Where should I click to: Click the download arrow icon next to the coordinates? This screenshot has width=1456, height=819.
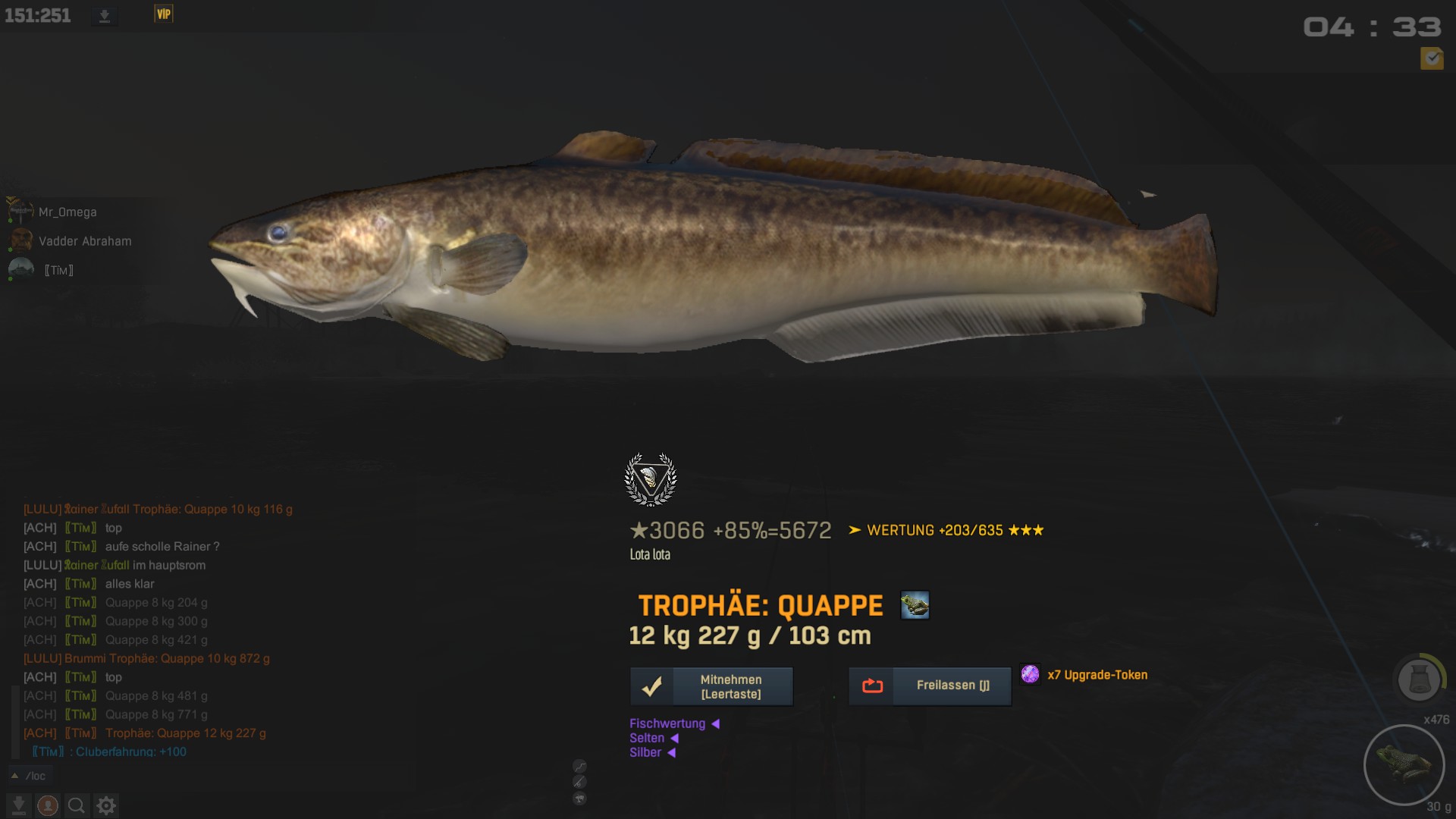pos(105,16)
